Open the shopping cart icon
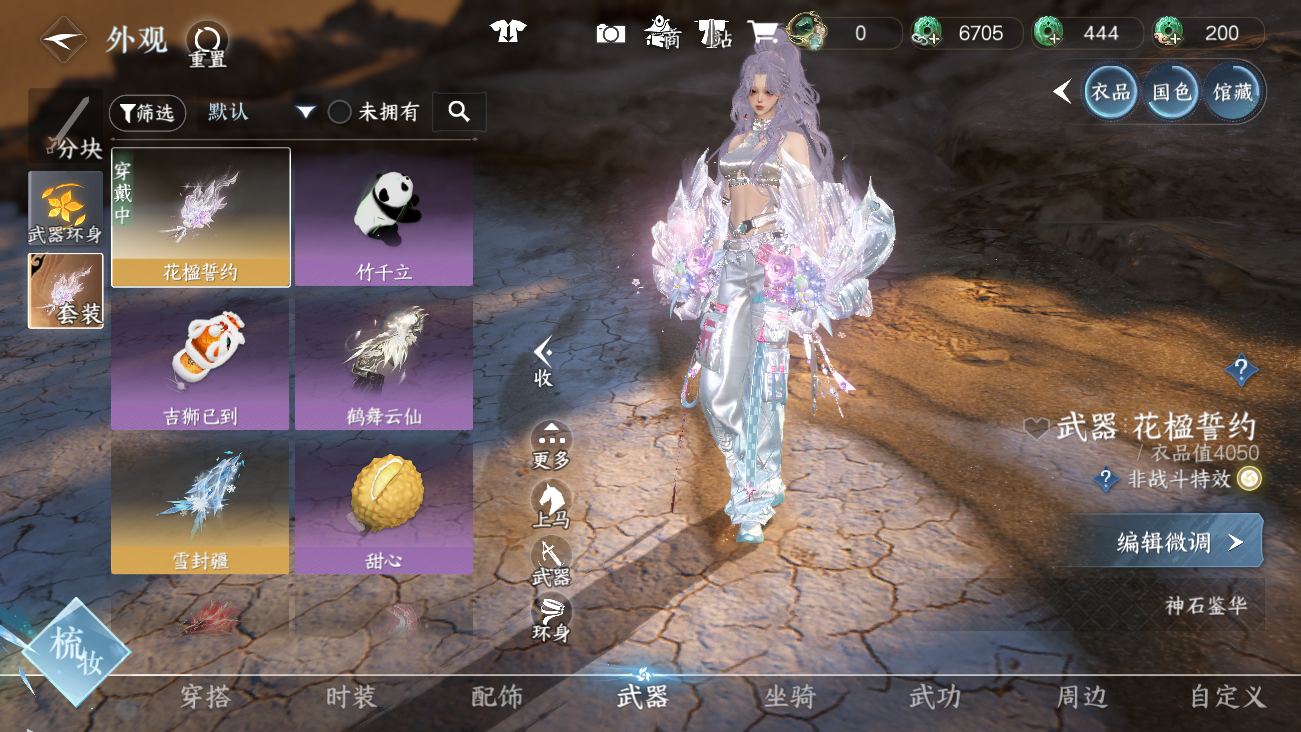 pyautogui.click(x=763, y=33)
